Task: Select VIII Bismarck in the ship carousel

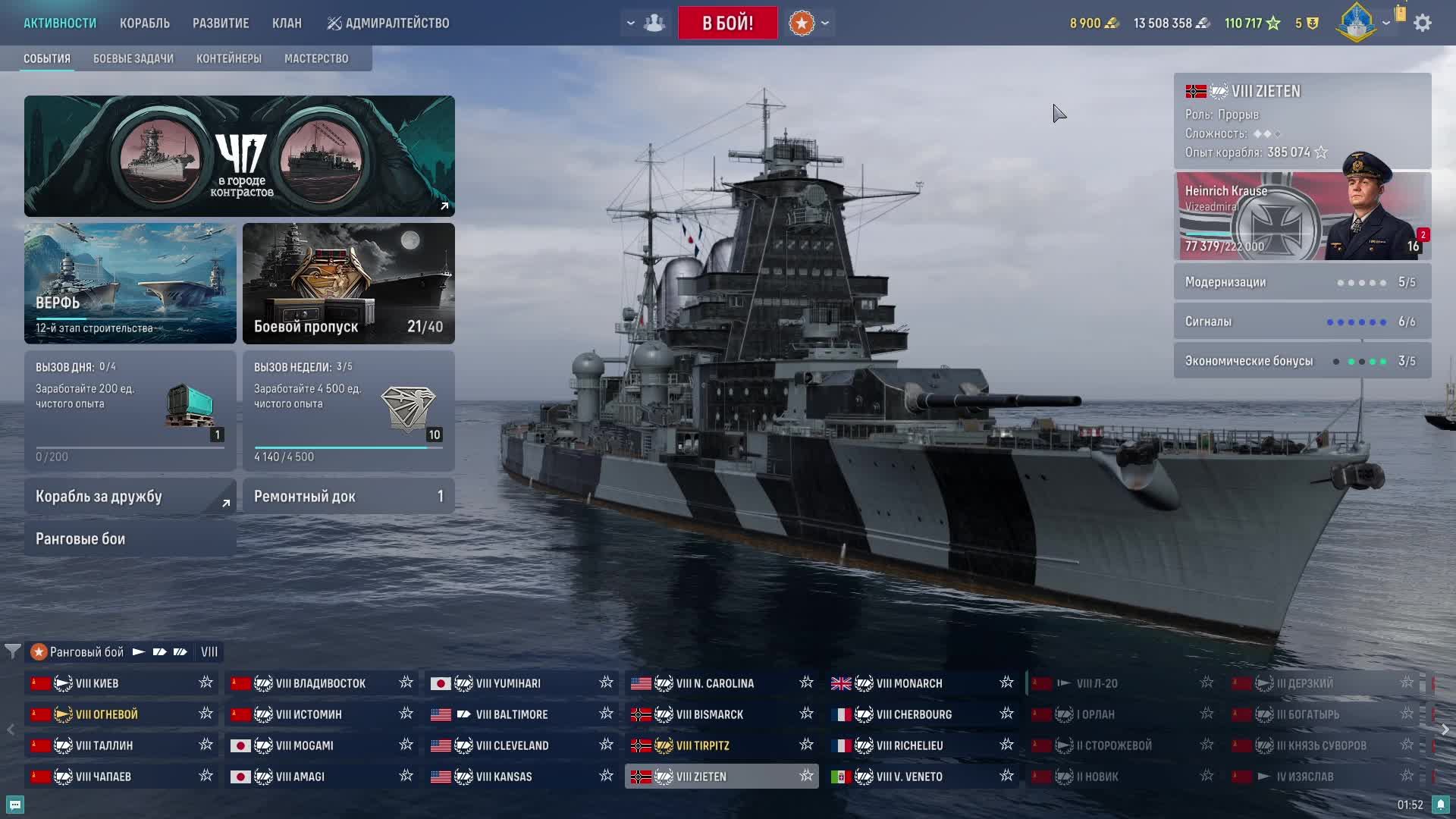Action: [710, 714]
